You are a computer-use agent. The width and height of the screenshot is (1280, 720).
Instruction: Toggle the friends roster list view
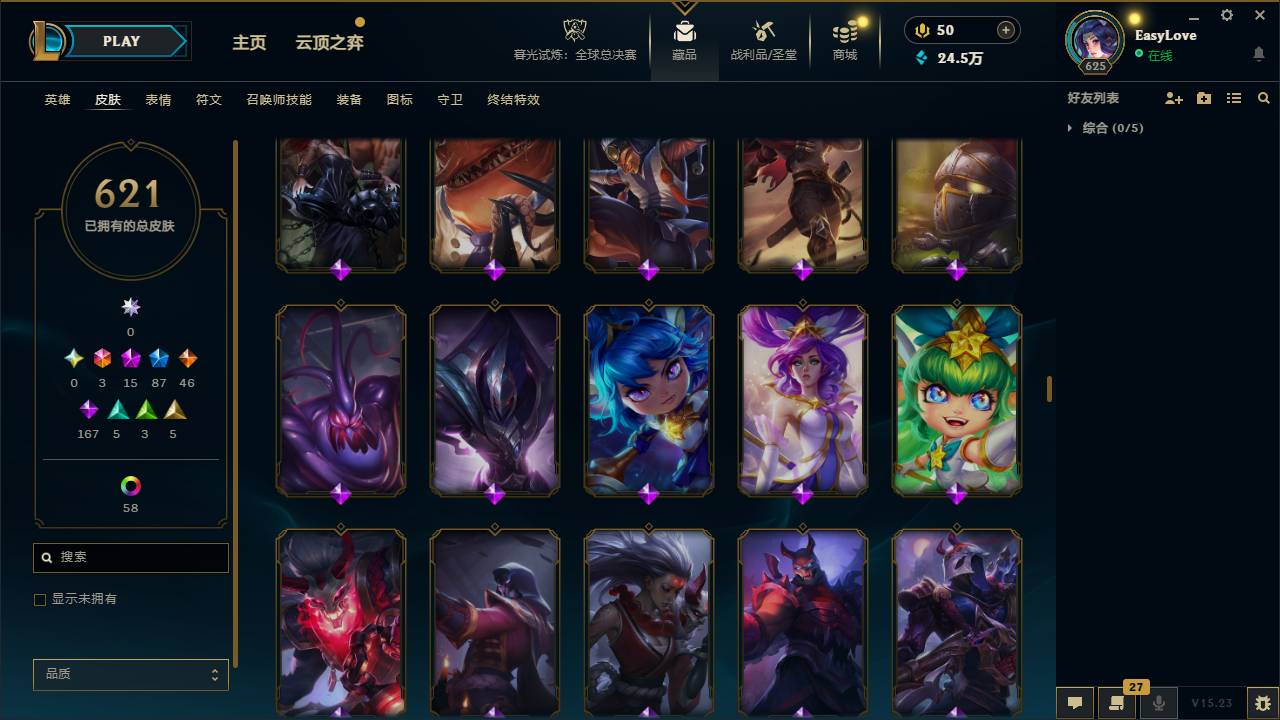(x=1234, y=97)
